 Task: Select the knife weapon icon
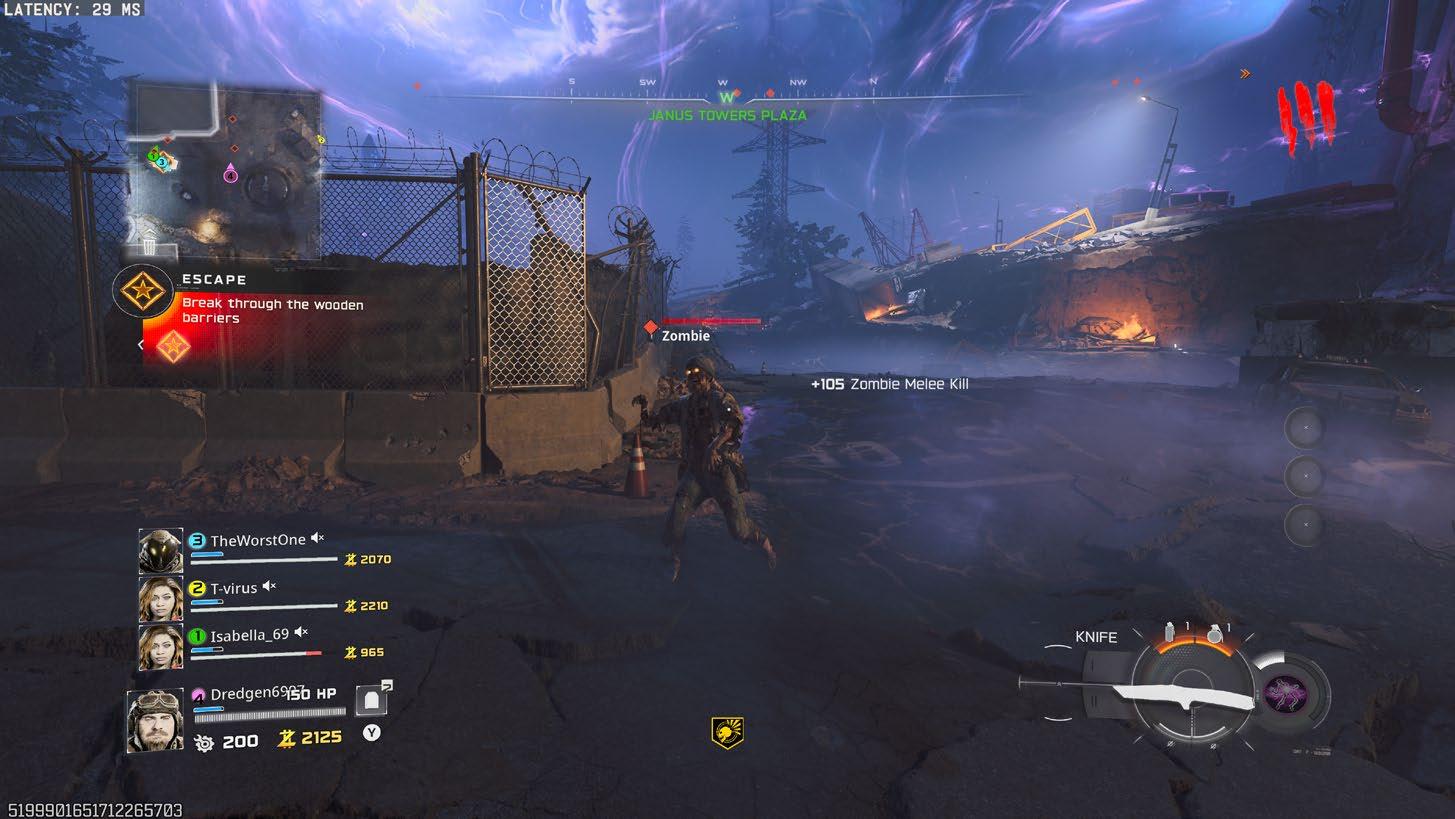(x=1140, y=691)
